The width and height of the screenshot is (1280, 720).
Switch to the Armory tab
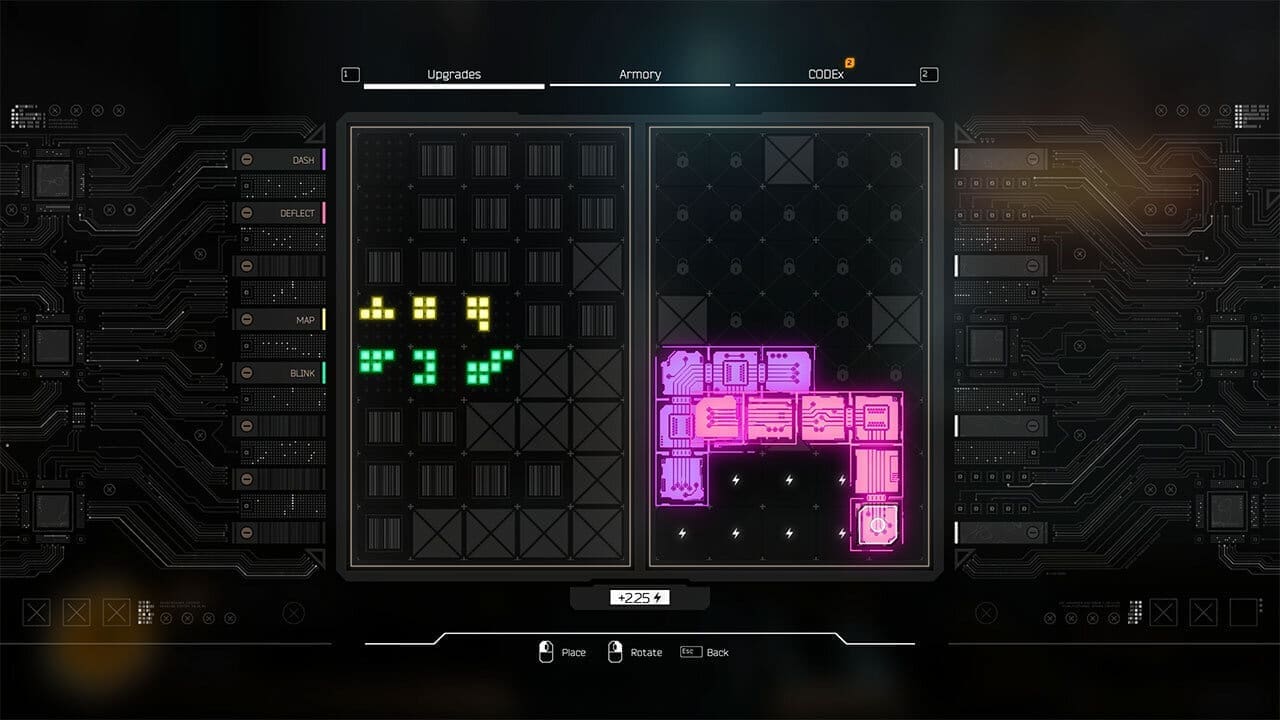click(640, 74)
